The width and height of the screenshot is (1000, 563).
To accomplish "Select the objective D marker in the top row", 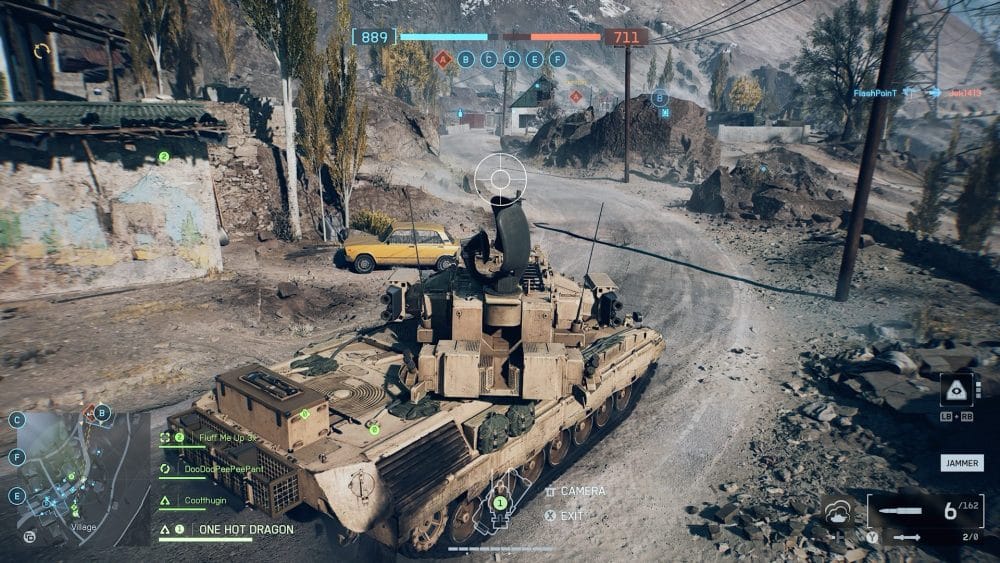I will (512, 59).
